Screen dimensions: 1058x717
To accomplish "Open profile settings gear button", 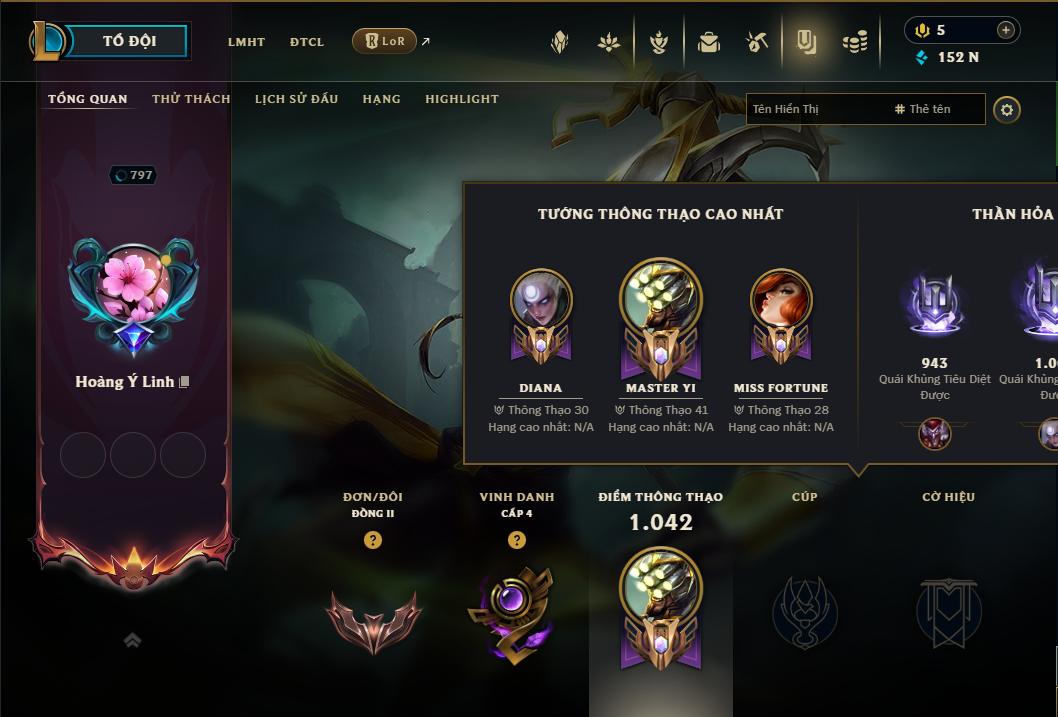I will [x=1007, y=109].
